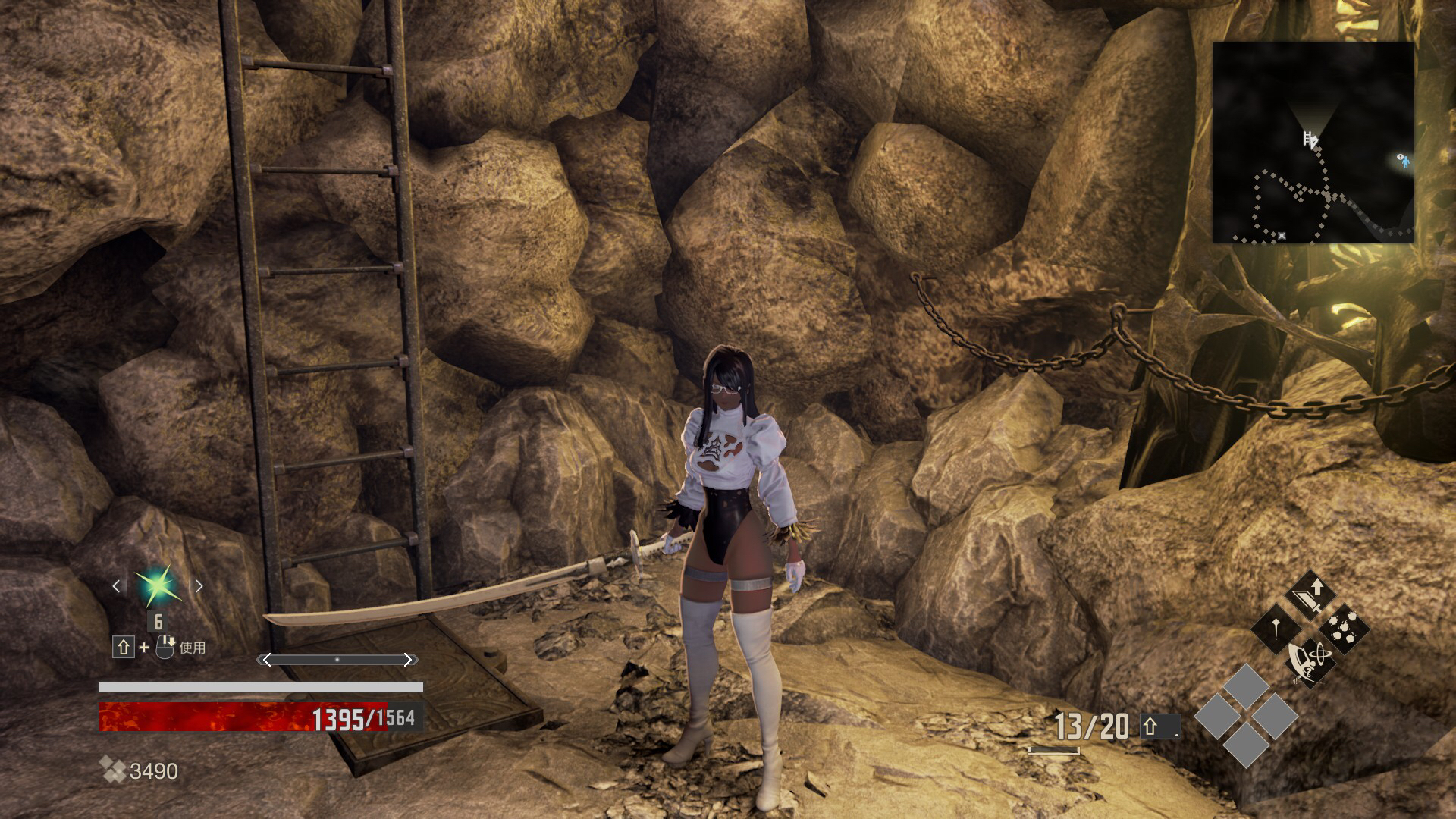This screenshot has height=819, width=1456.
Task: Select the green sparkle quick item
Action: [x=157, y=586]
